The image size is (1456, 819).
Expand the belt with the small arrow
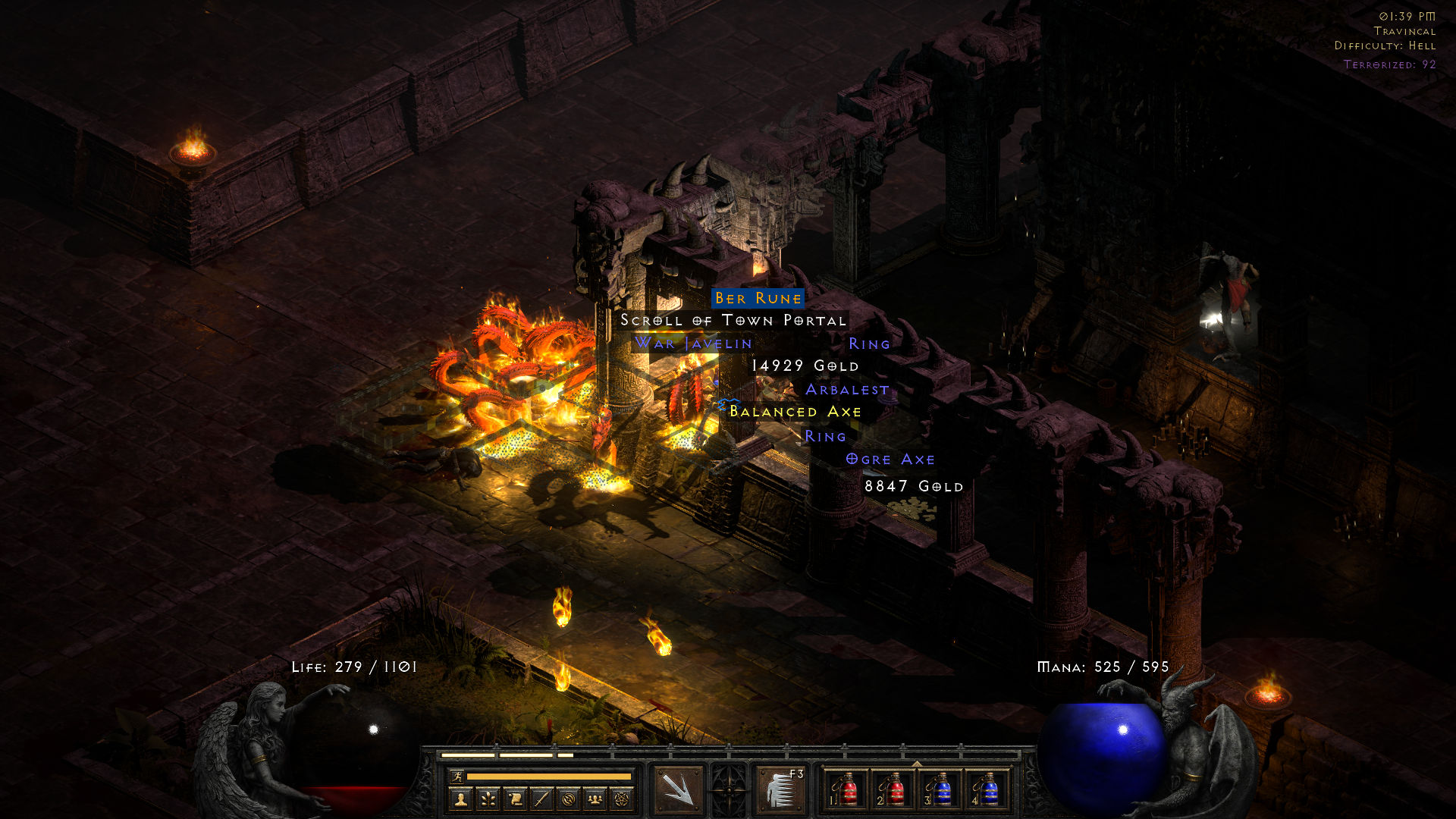tap(917, 764)
